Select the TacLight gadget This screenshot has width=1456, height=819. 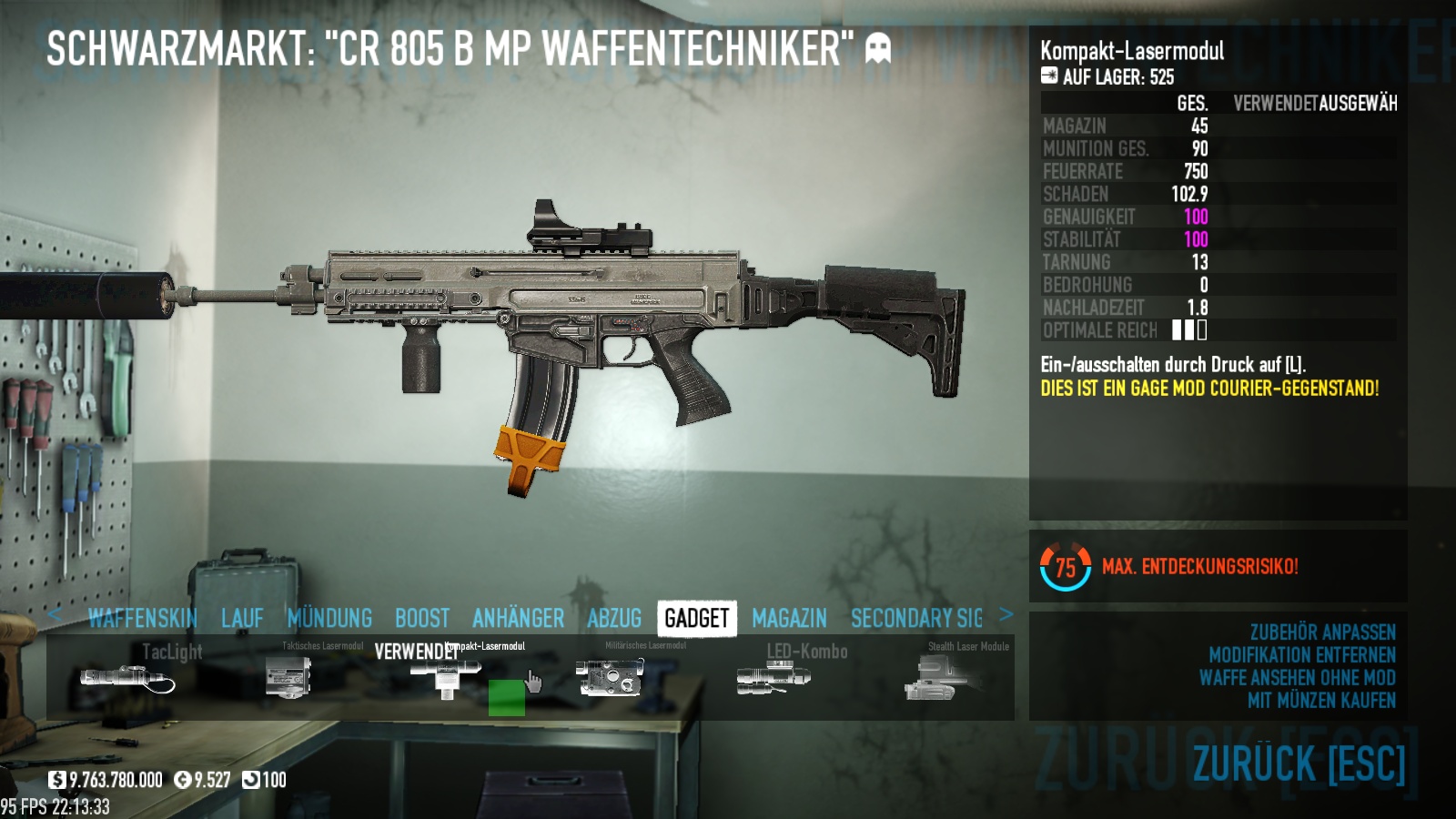(x=127, y=678)
